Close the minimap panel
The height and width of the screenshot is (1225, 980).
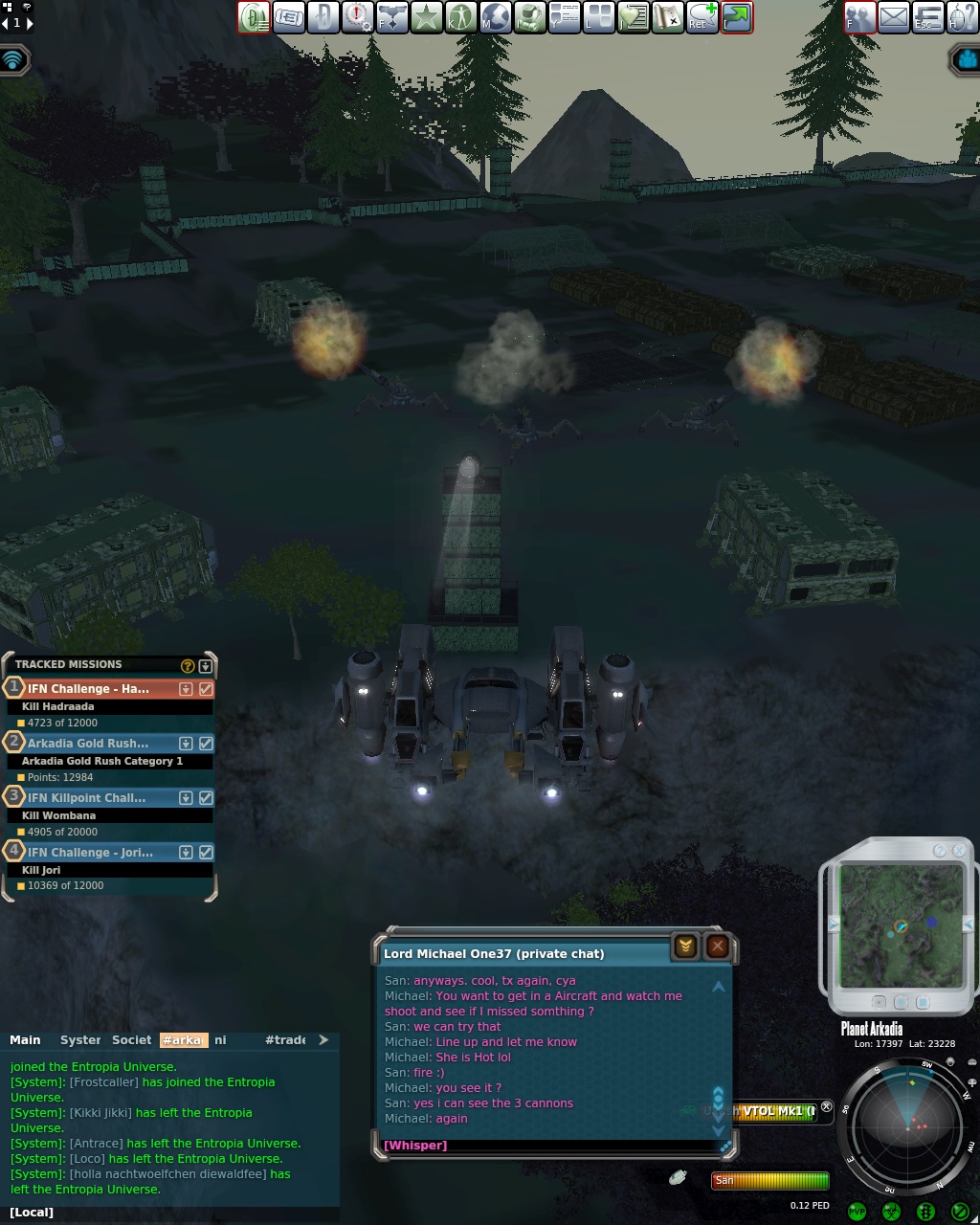[959, 851]
